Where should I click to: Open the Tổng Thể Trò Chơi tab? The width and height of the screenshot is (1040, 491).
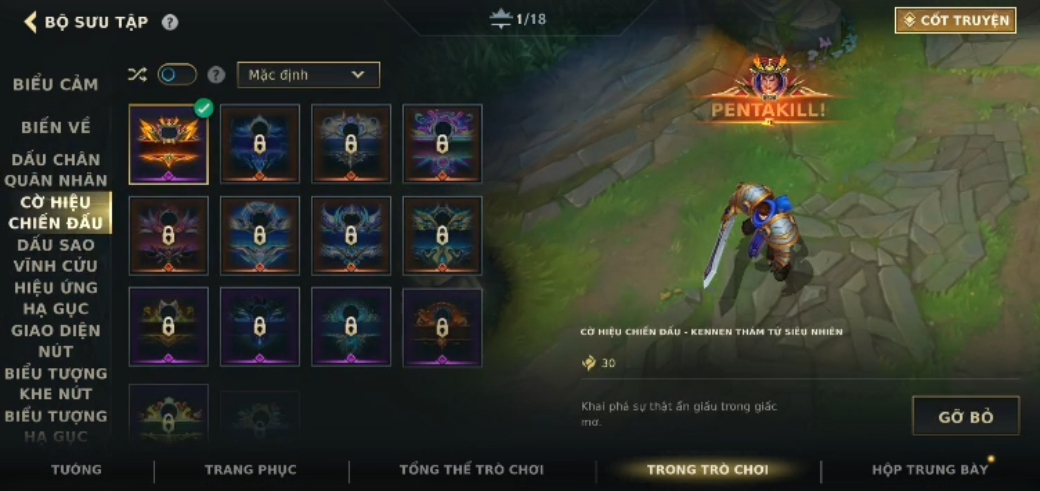coord(471,470)
